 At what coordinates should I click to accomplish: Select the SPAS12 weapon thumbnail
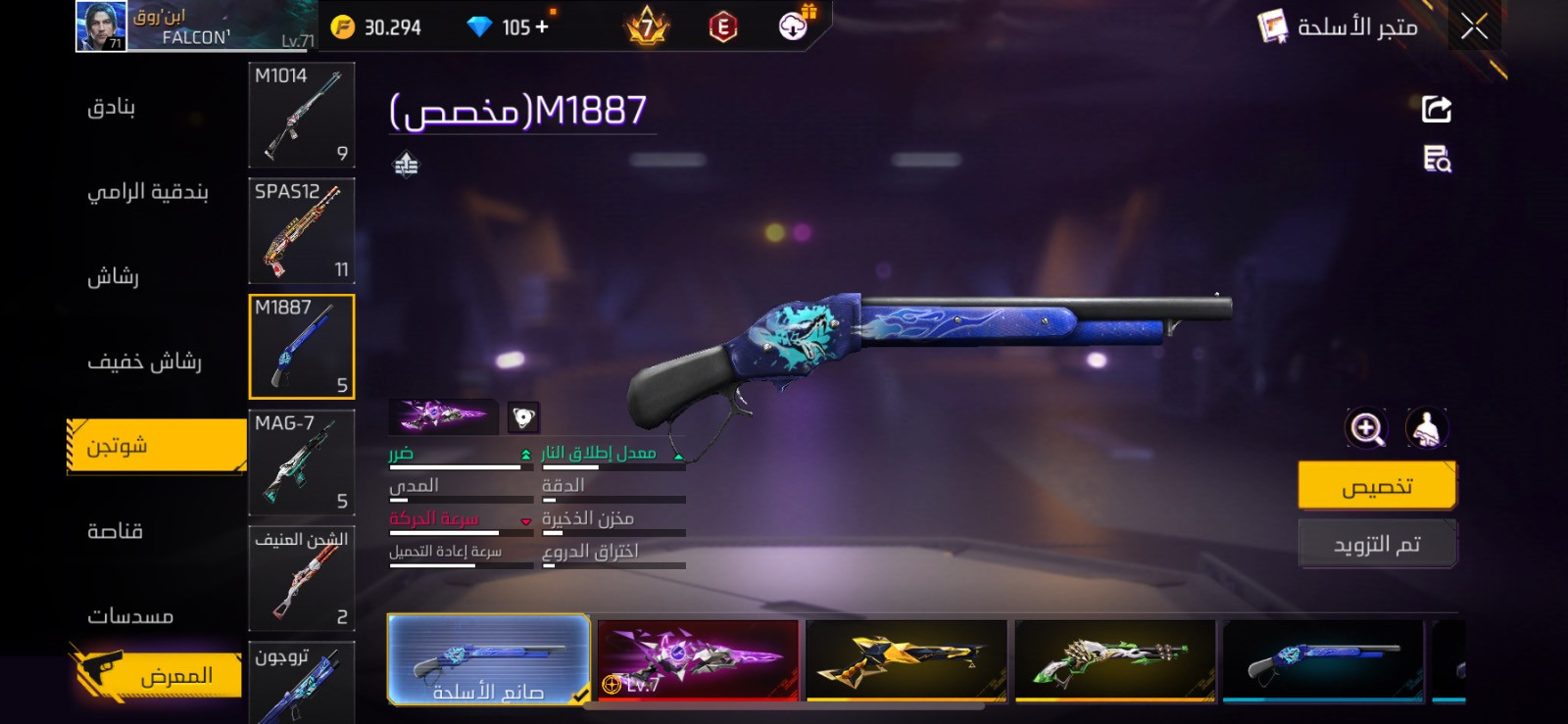point(301,230)
